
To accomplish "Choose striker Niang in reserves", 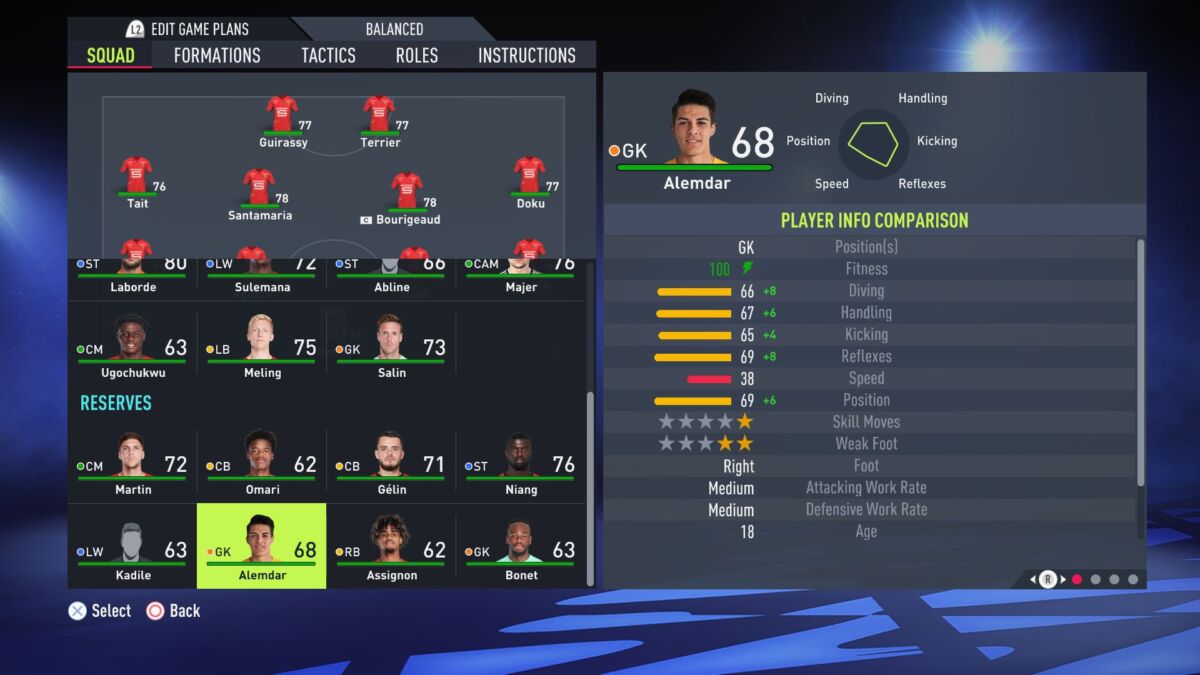I will point(521,462).
